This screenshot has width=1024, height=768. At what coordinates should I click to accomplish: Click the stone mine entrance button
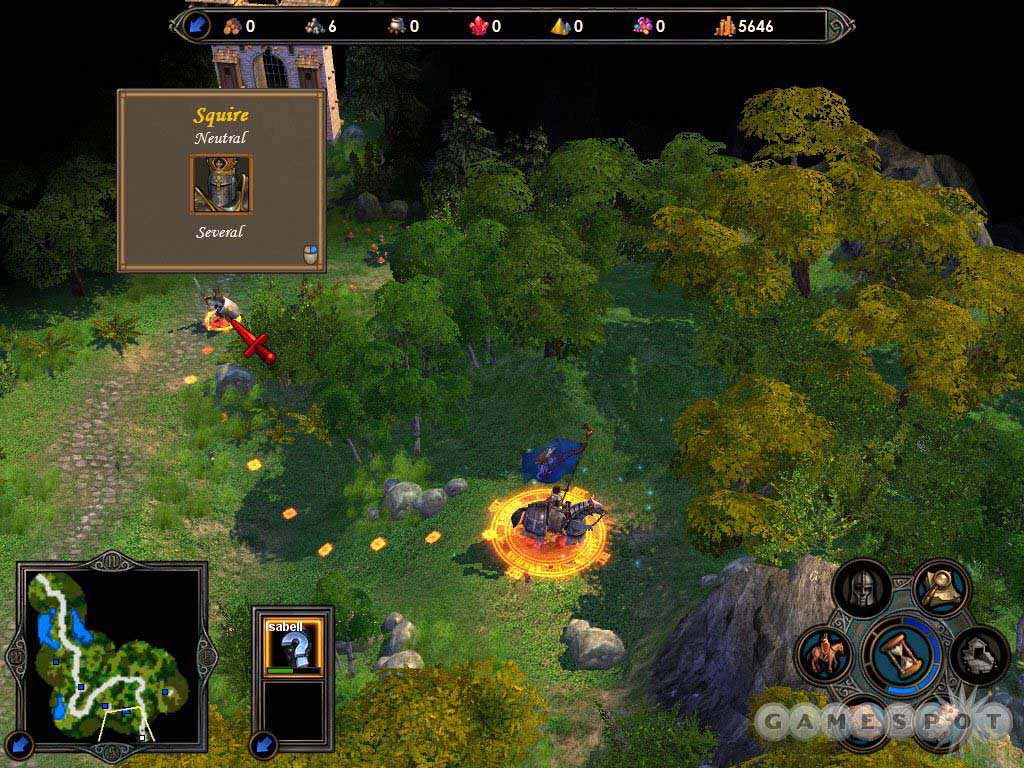click(x=979, y=656)
